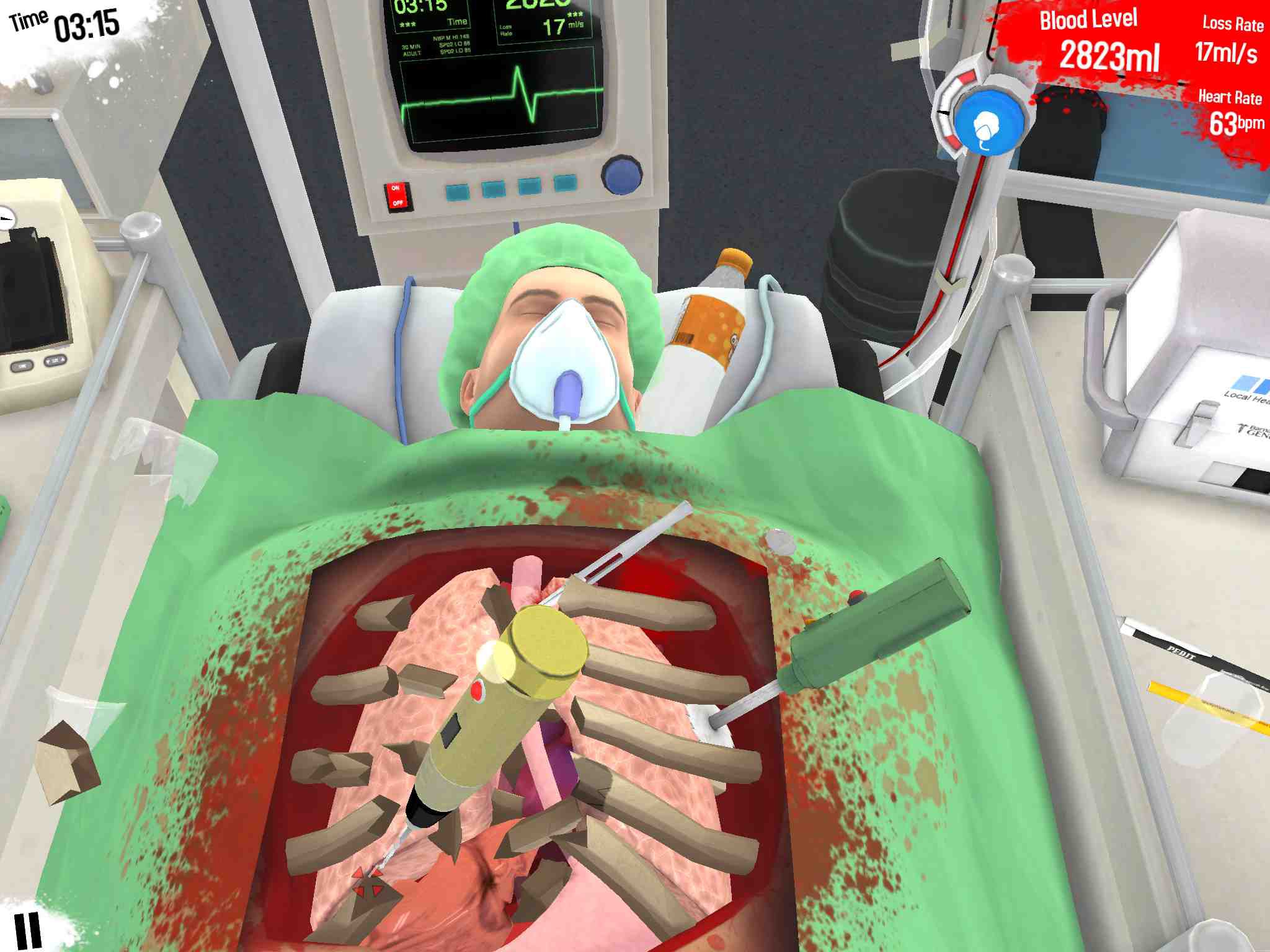This screenshot has height=952, width=1270.
Task: Pause the surgery with the pause button
Action: [28, 929]
